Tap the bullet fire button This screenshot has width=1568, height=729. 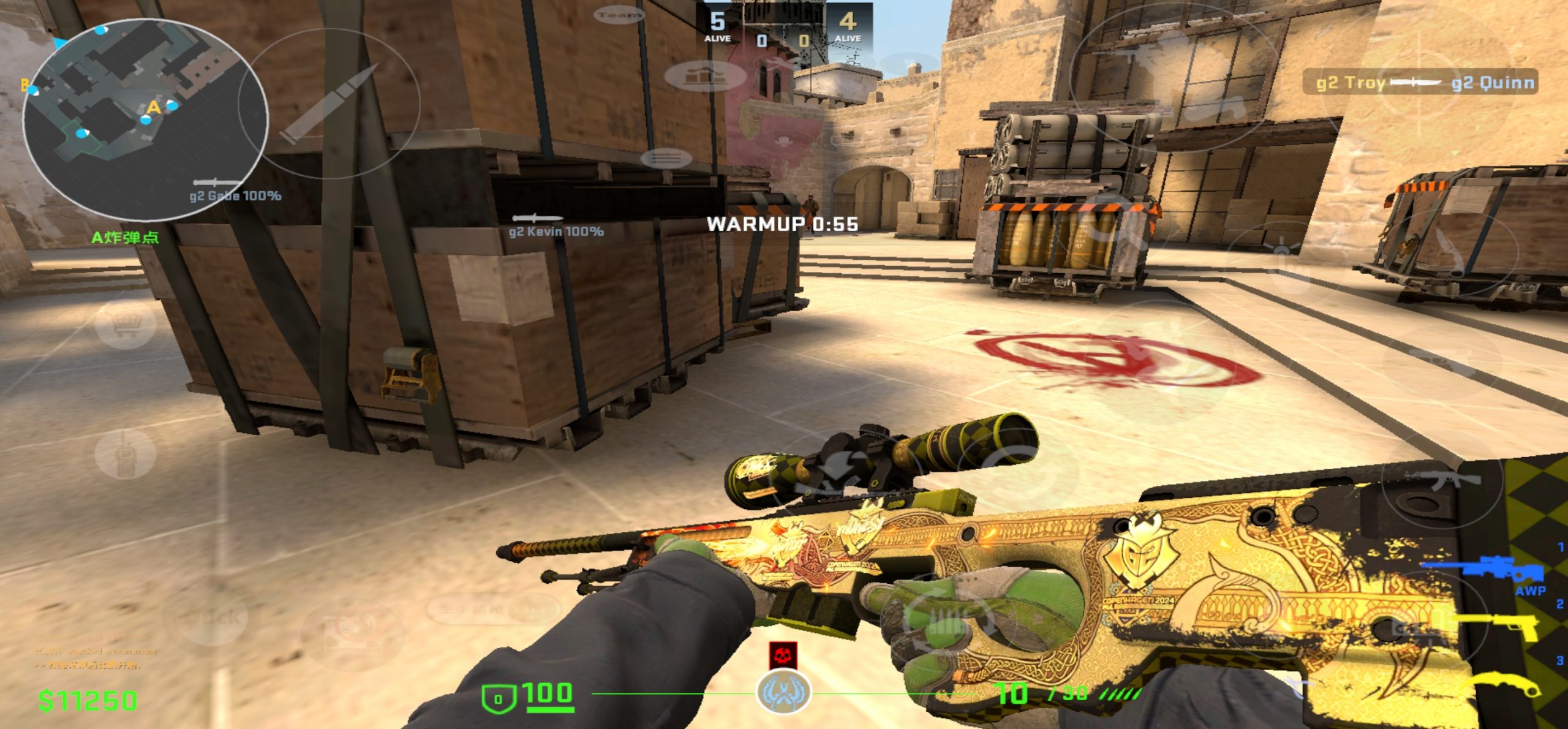click(x=329, y=104)
